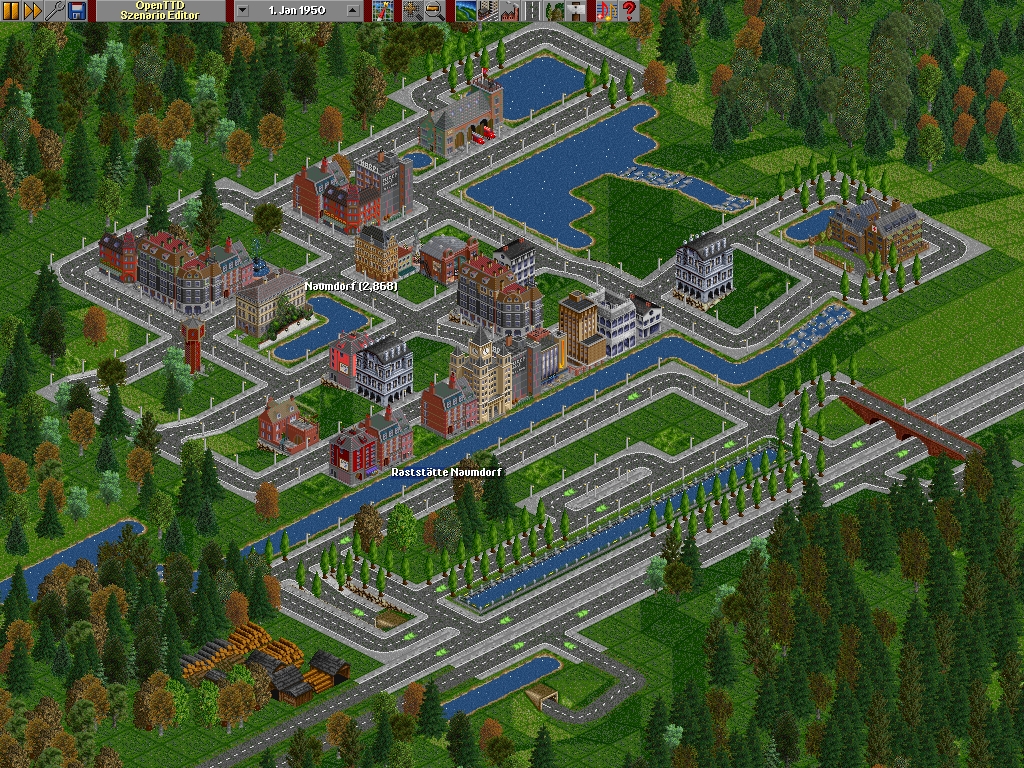Choose the tree planting tool
Viewport: 1024px width, 768px height.
[555, 11]
